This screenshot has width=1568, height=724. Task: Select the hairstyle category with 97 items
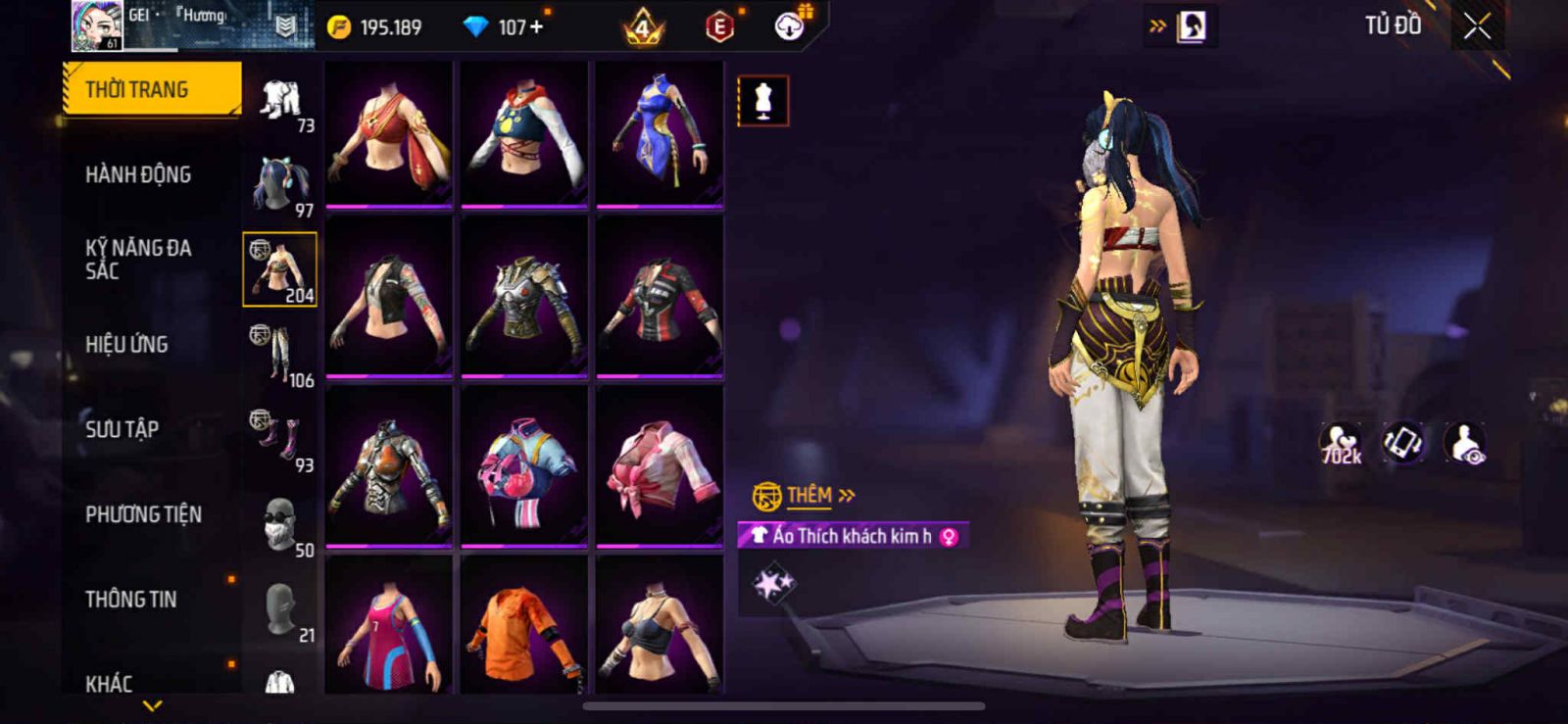click(x=279, y=185)
